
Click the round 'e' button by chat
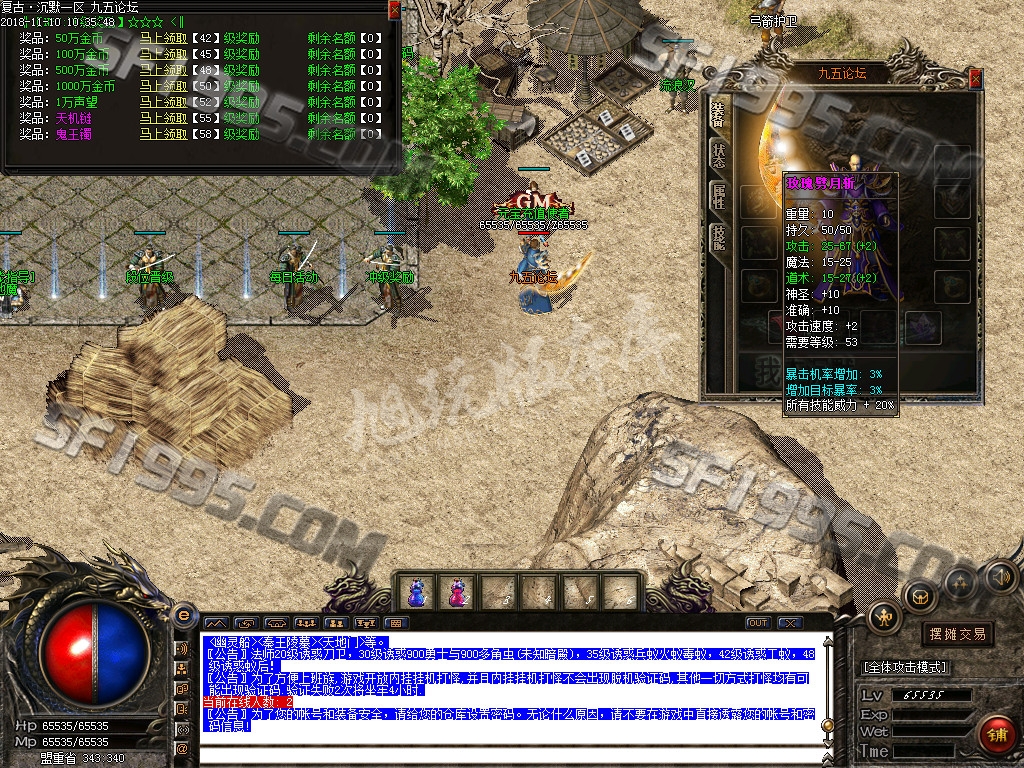(x=183, y=615)
